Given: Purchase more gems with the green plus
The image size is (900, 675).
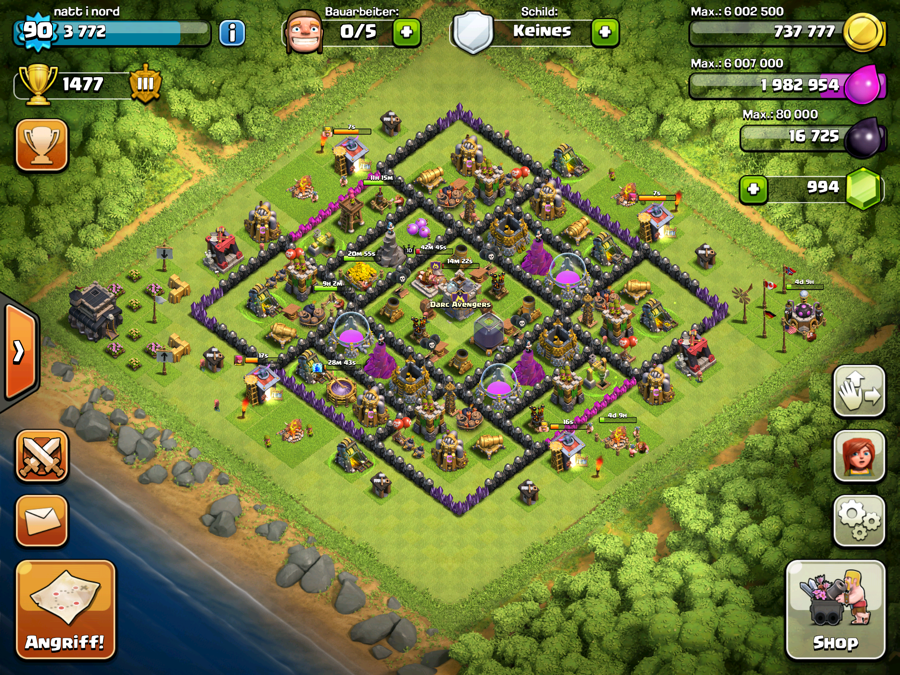Looking at the screenshot, I should [x=753, y=189].
